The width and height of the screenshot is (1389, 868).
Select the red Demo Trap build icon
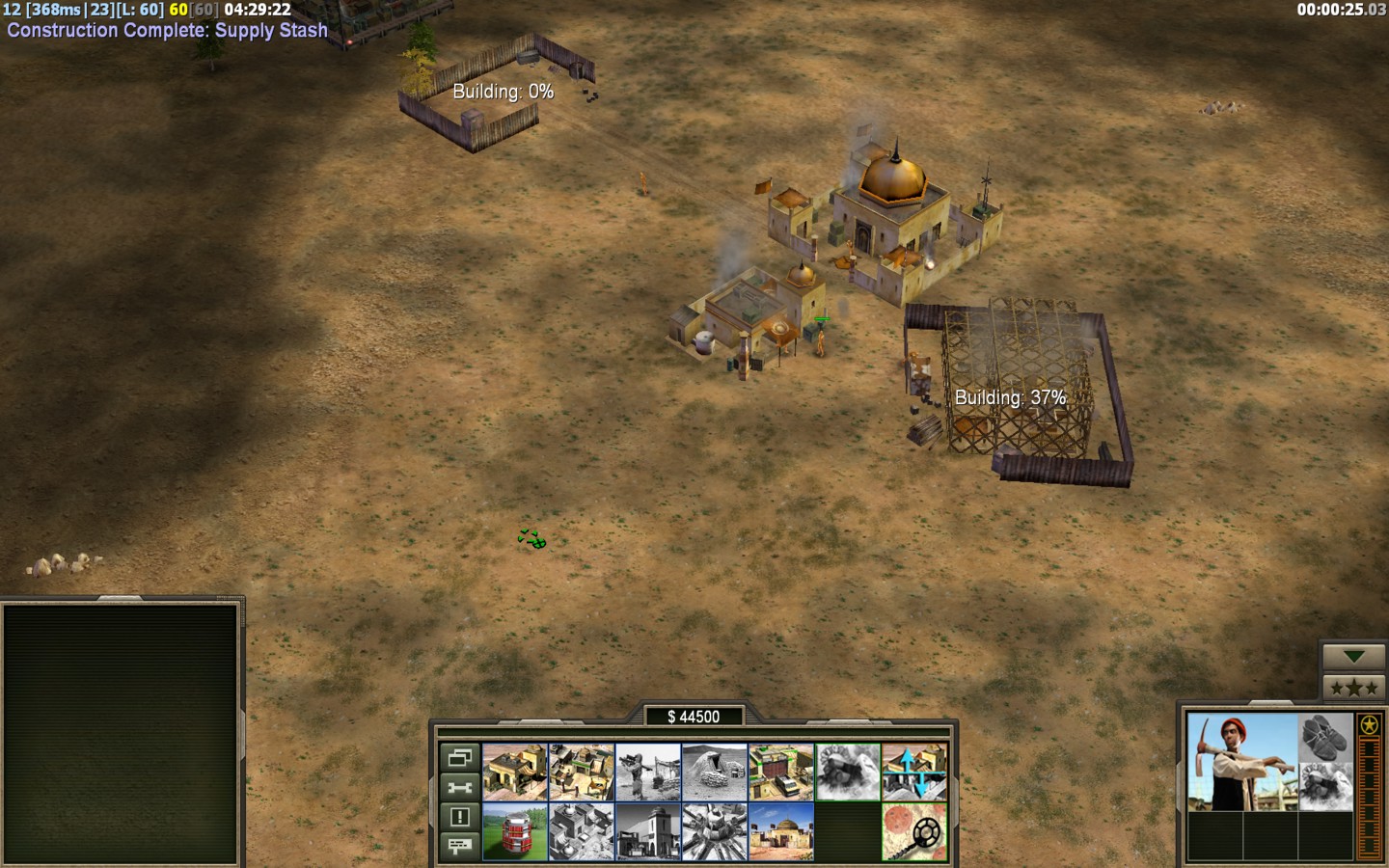click(514, 831)
